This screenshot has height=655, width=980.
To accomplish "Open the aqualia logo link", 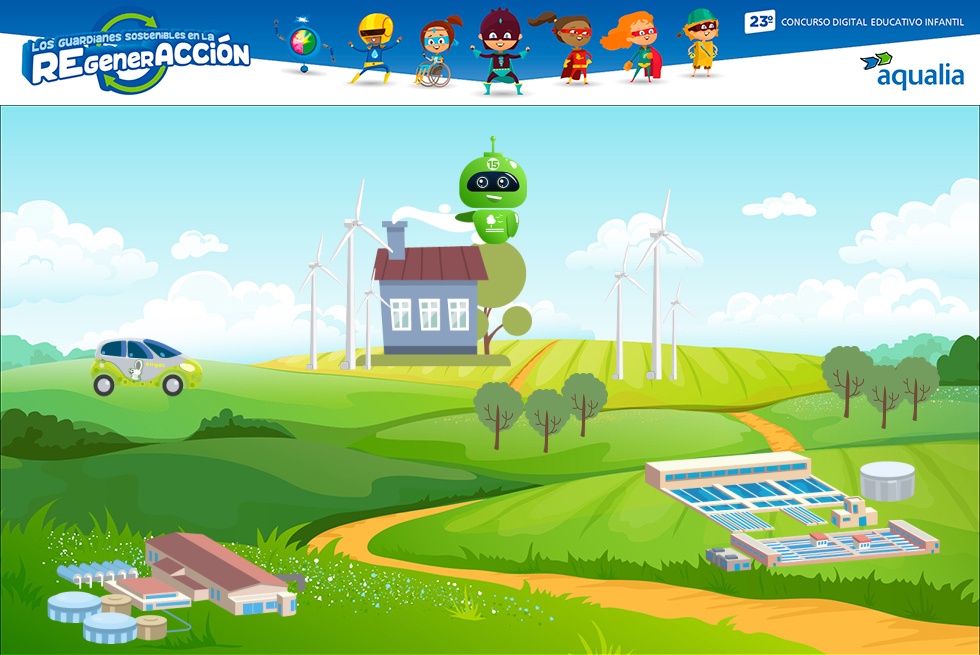I will point(911,70).
